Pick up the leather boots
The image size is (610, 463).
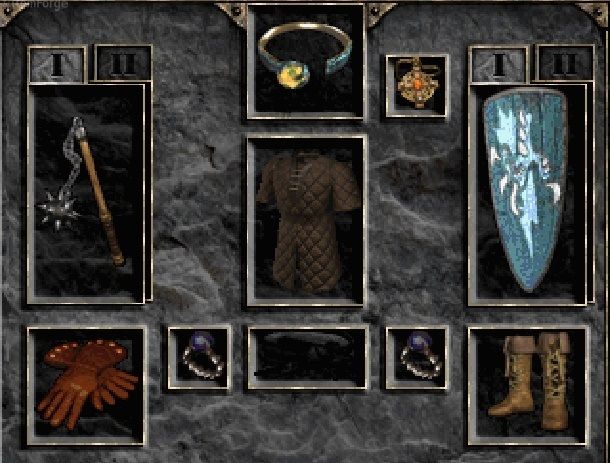pyautogui.click(x=526, y=383)
